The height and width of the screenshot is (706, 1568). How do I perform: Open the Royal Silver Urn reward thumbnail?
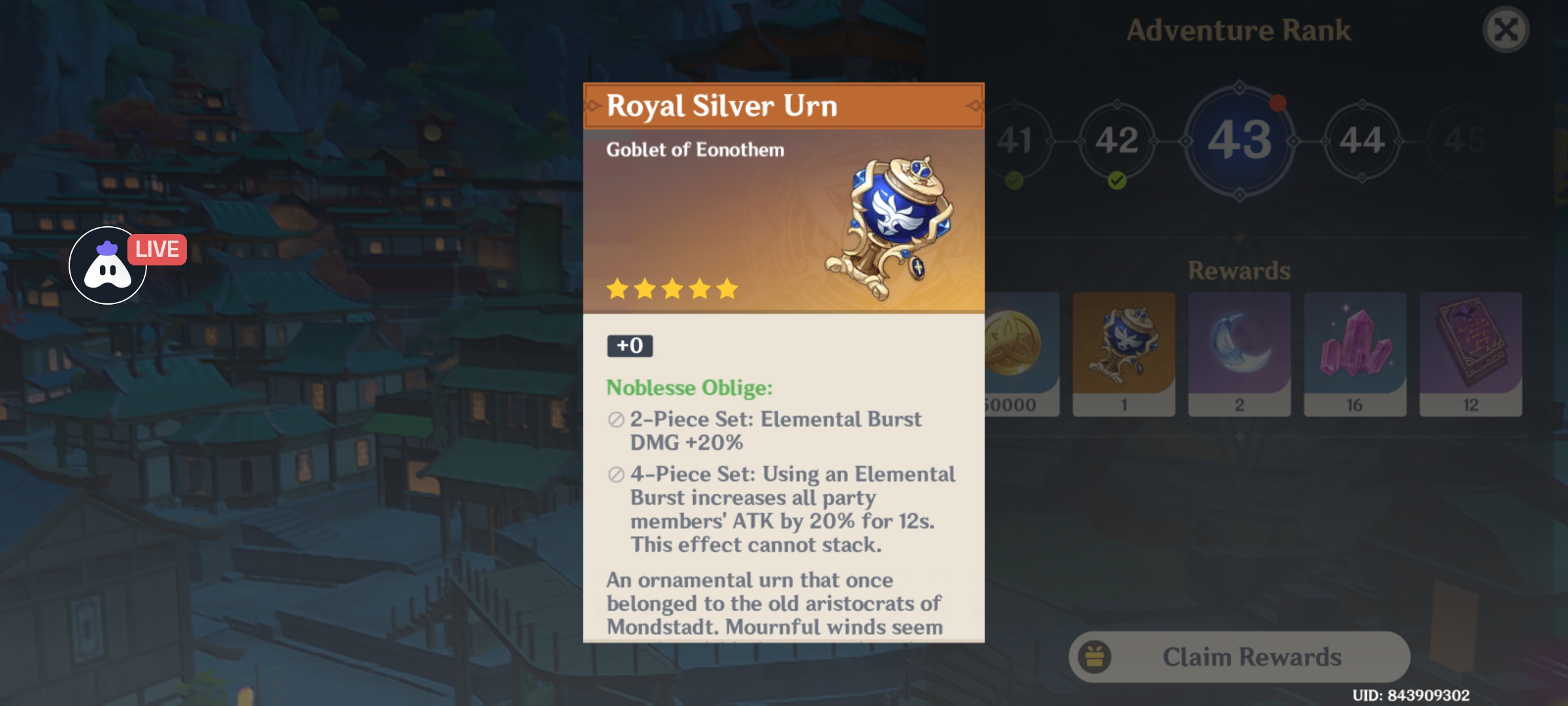(x=1124, y=353)
